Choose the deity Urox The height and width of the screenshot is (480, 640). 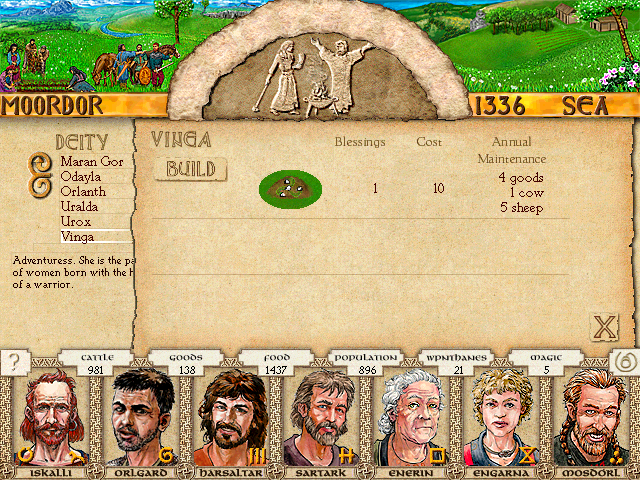[76, 221]
